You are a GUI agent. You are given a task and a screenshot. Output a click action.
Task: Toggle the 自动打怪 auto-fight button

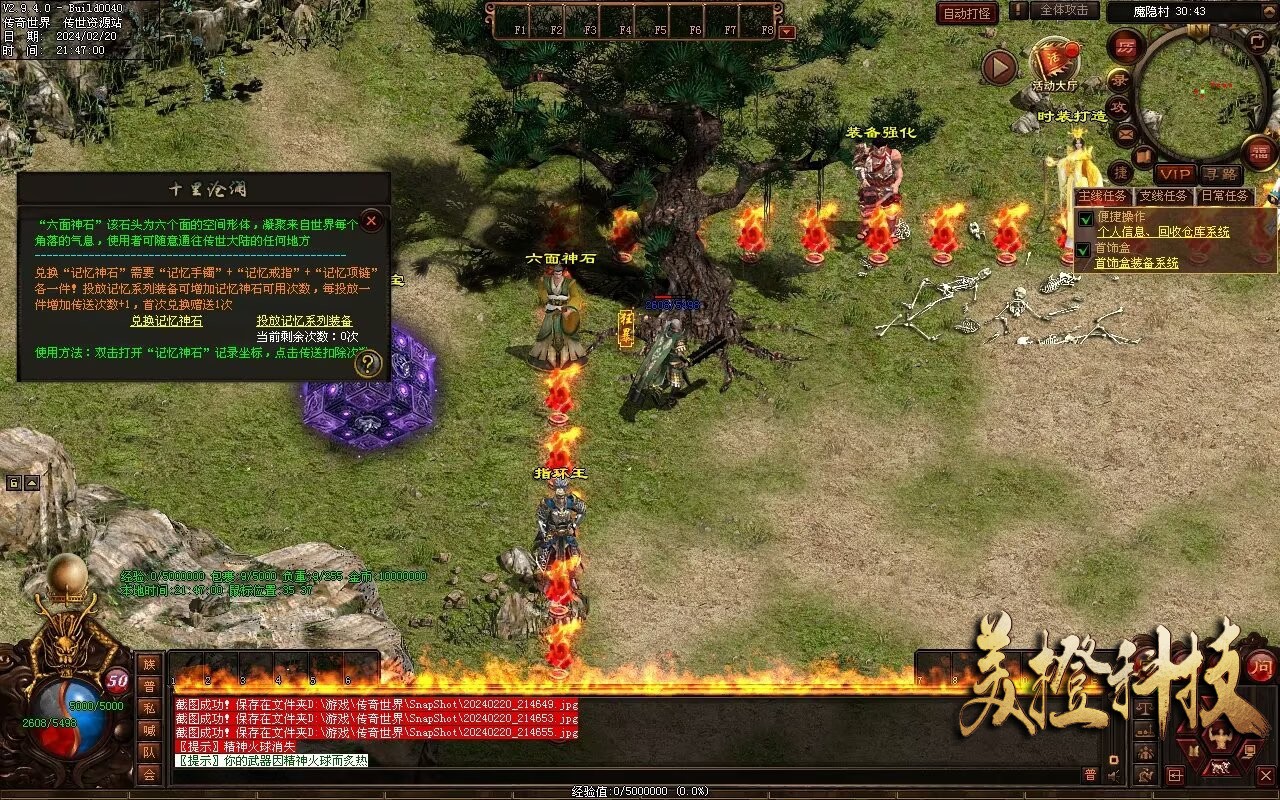pyautogui.click(x=967, y=13)
